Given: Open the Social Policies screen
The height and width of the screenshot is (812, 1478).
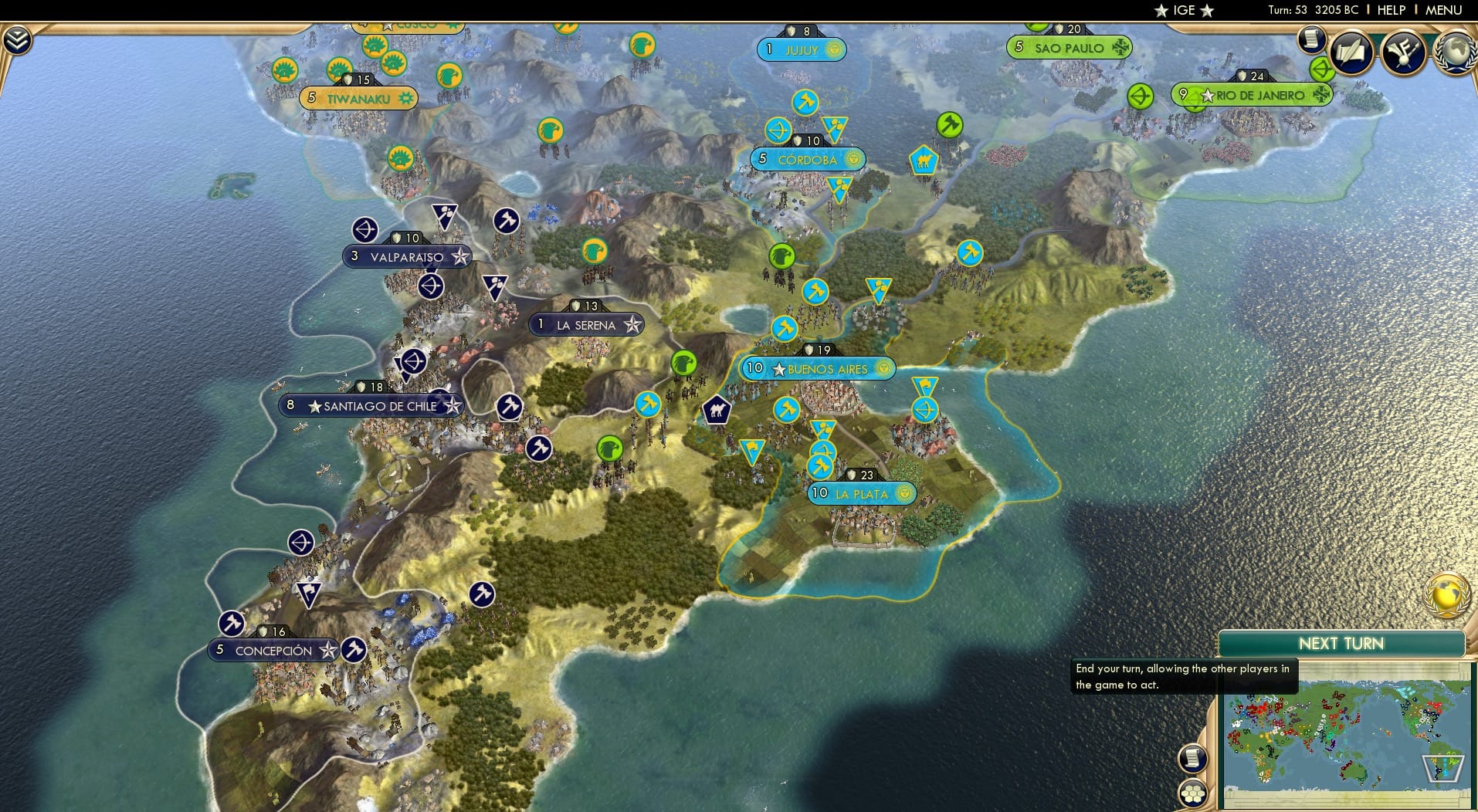Looking at the screenshot, I should pyautogui.click(x=1351, y=50).
